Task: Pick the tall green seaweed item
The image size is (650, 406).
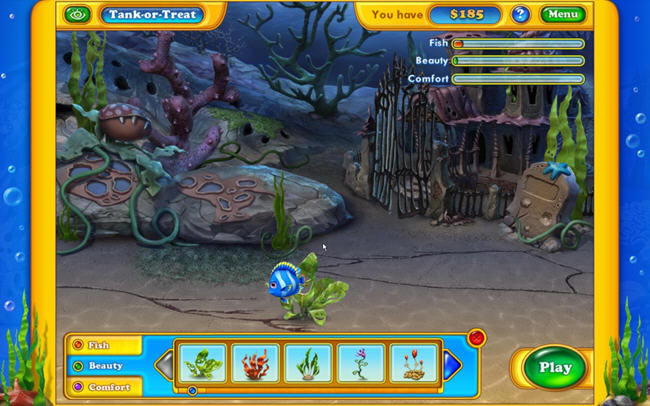Action: tap(308, 362)
